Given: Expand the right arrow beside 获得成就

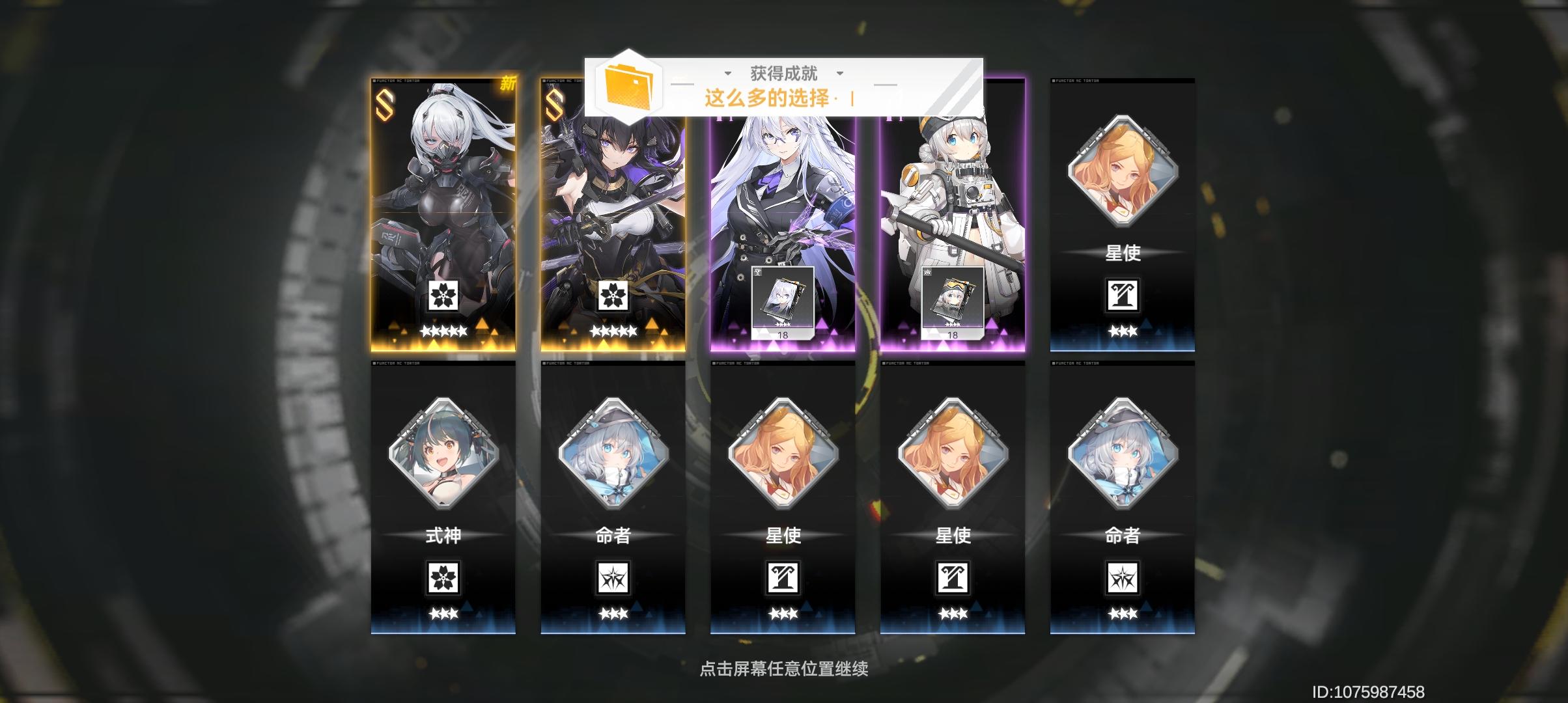Looking at the screenshot, I should (x=840, y=74).
